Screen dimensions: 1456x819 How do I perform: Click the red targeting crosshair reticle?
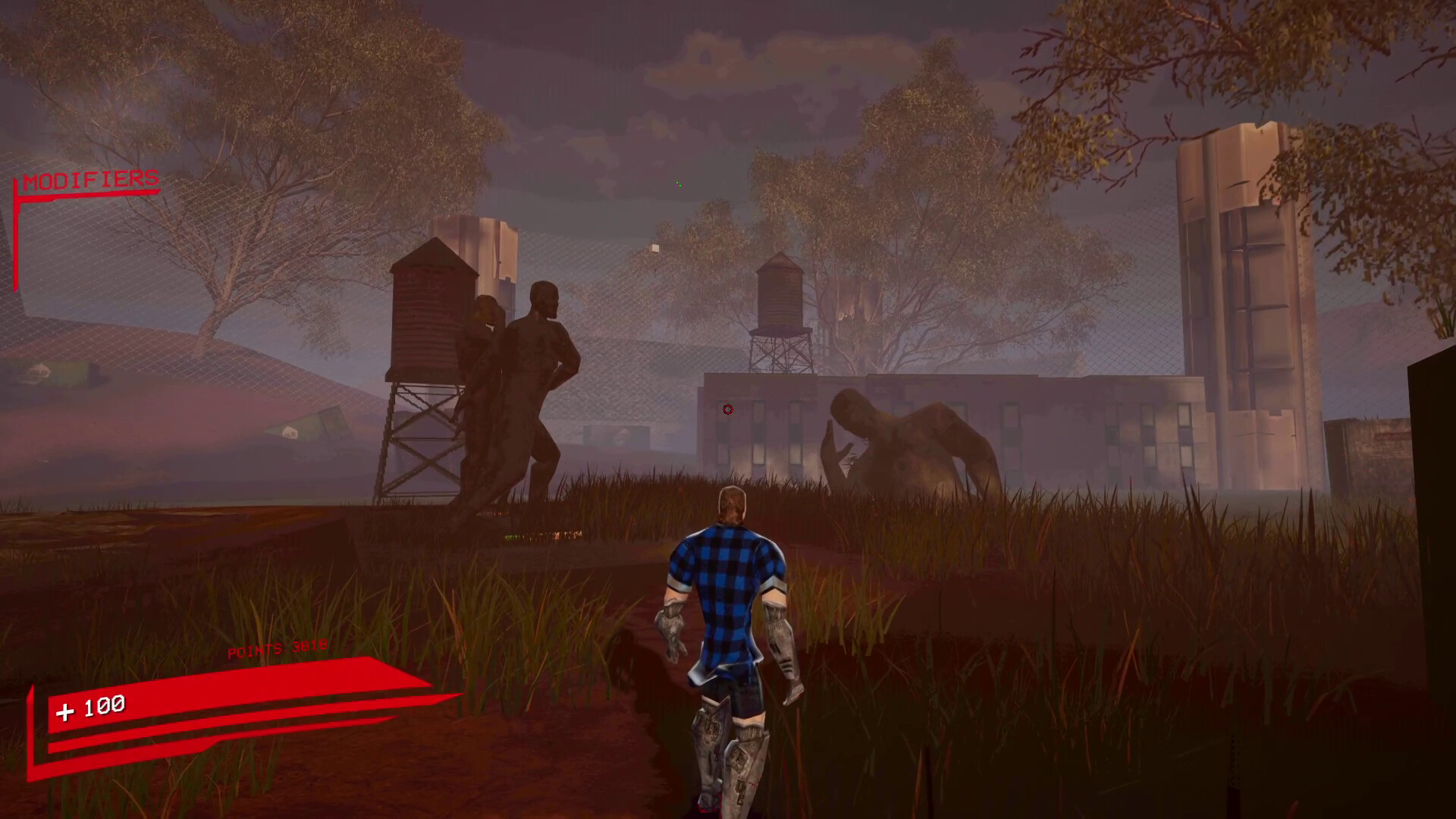[x=727, y=409]
